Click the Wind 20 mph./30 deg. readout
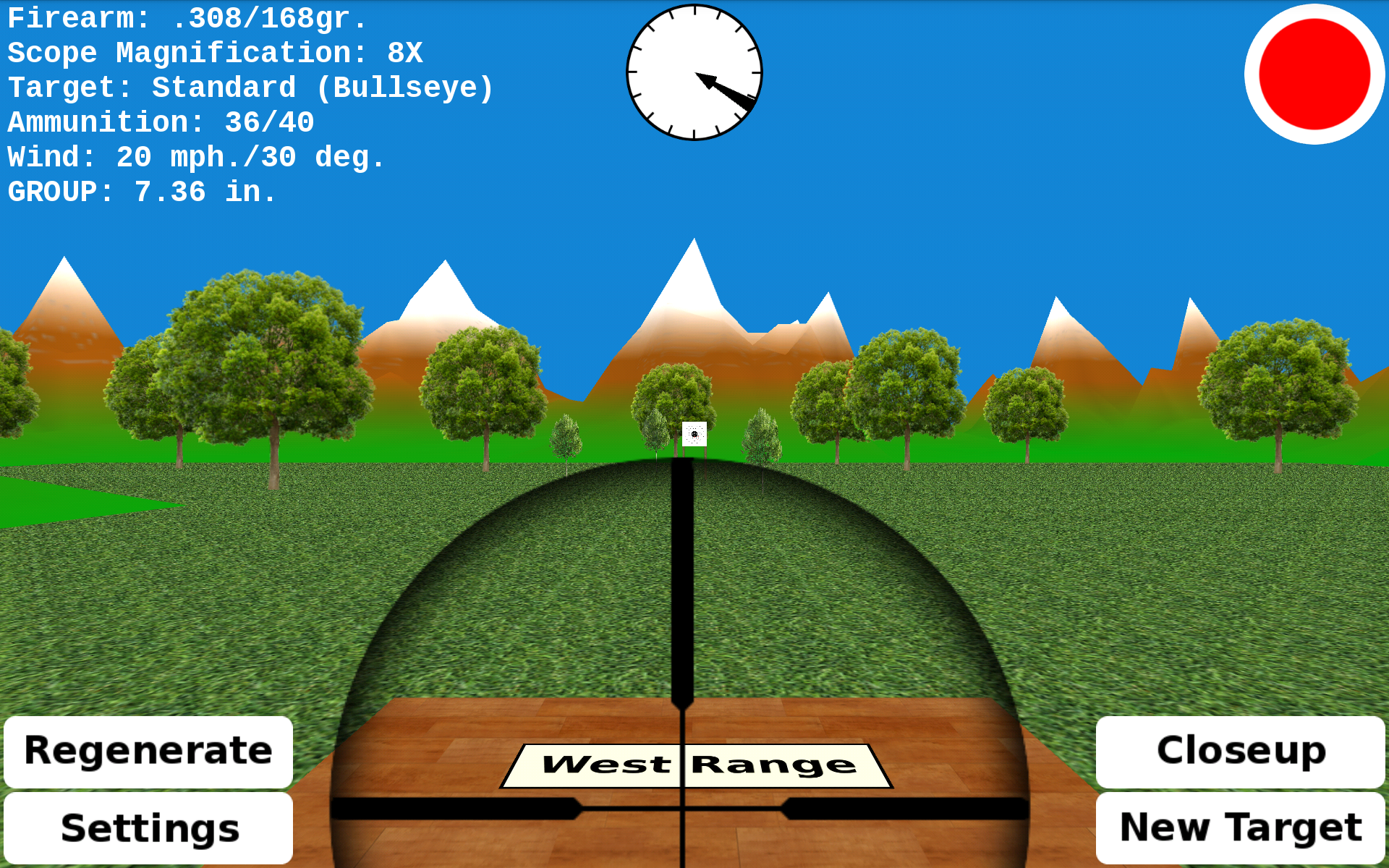Image resolution: width=1389 pixels, height=868 pixels. click(x=195, y=157)
